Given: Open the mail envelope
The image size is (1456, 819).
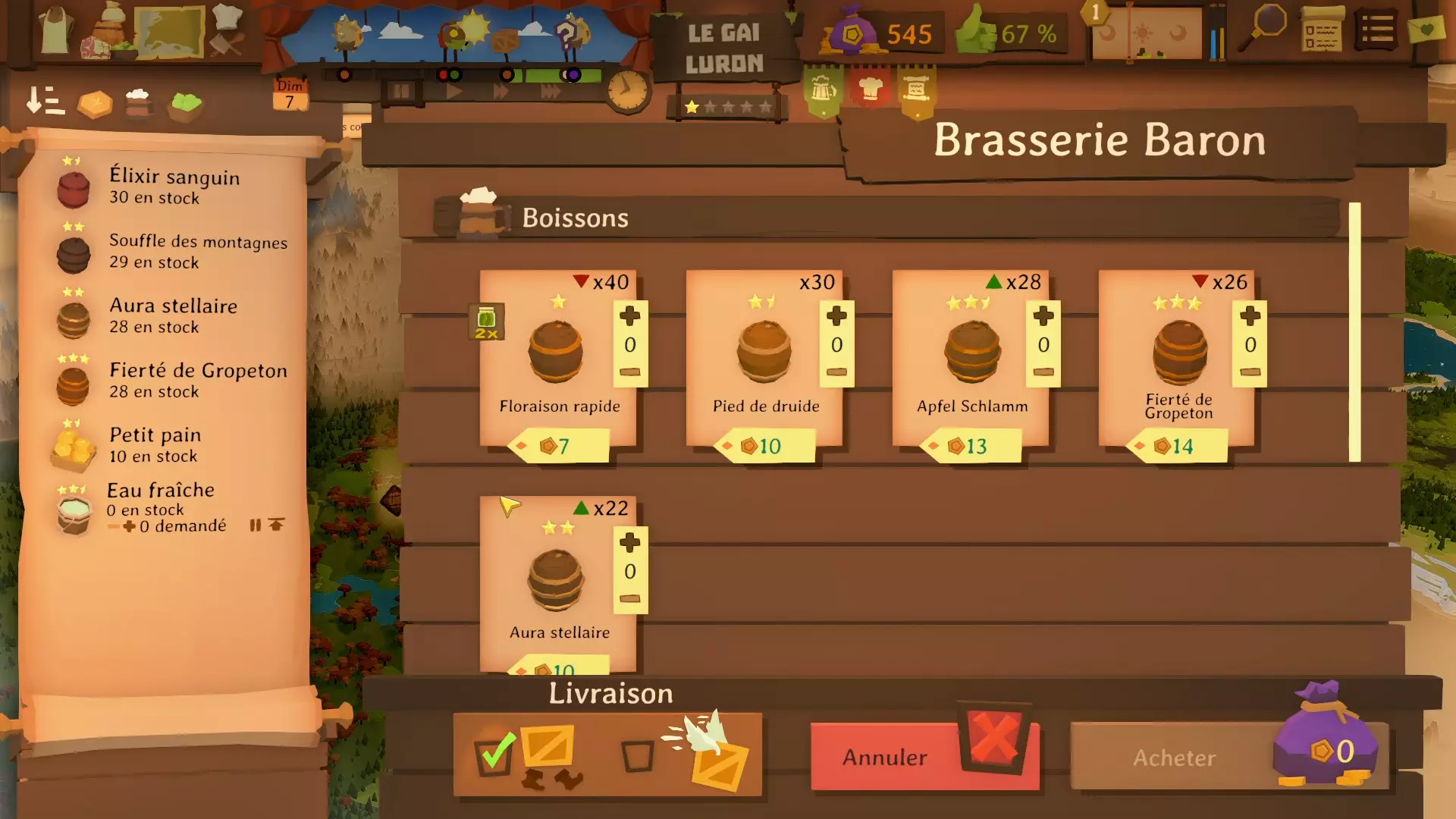Looking at the screenshot, I should (1426, 30).
